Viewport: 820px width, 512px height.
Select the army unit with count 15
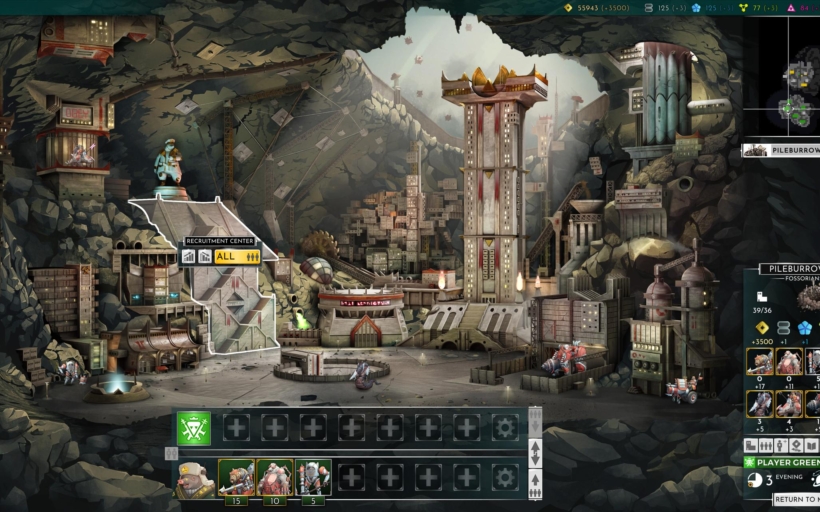[x=236, y=477]
